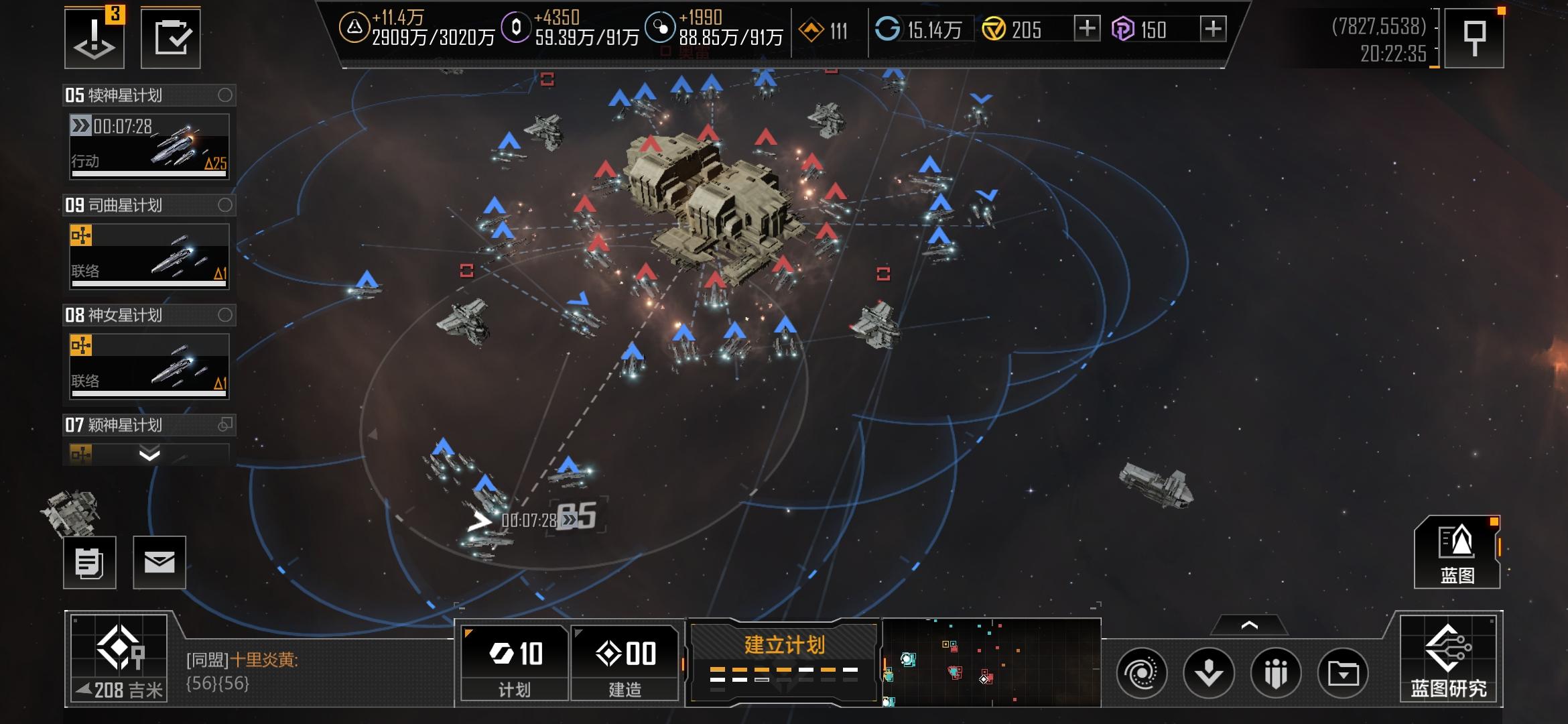
Task: Expand the fleet list down arrow
Action: click(x=149, y=455)
